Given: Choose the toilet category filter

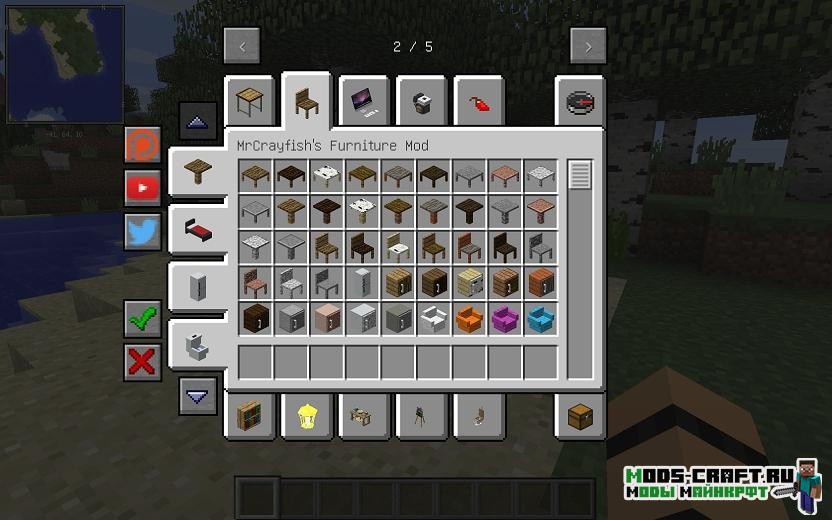Looking at the screenshot, I should tap(197, 345).
